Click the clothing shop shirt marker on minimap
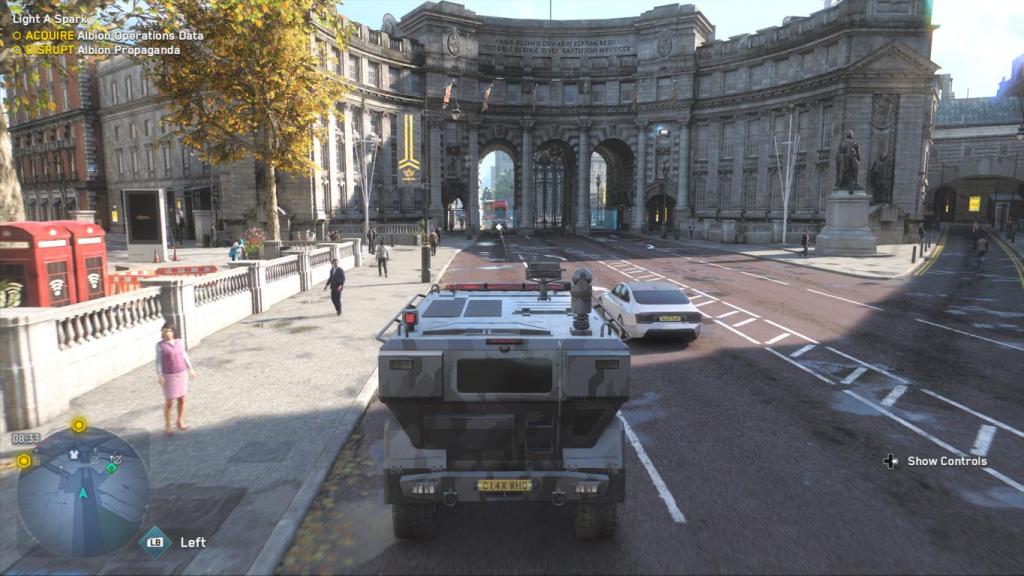The height and width of the screenshot is (576, 1024). [x=73, y=454]
